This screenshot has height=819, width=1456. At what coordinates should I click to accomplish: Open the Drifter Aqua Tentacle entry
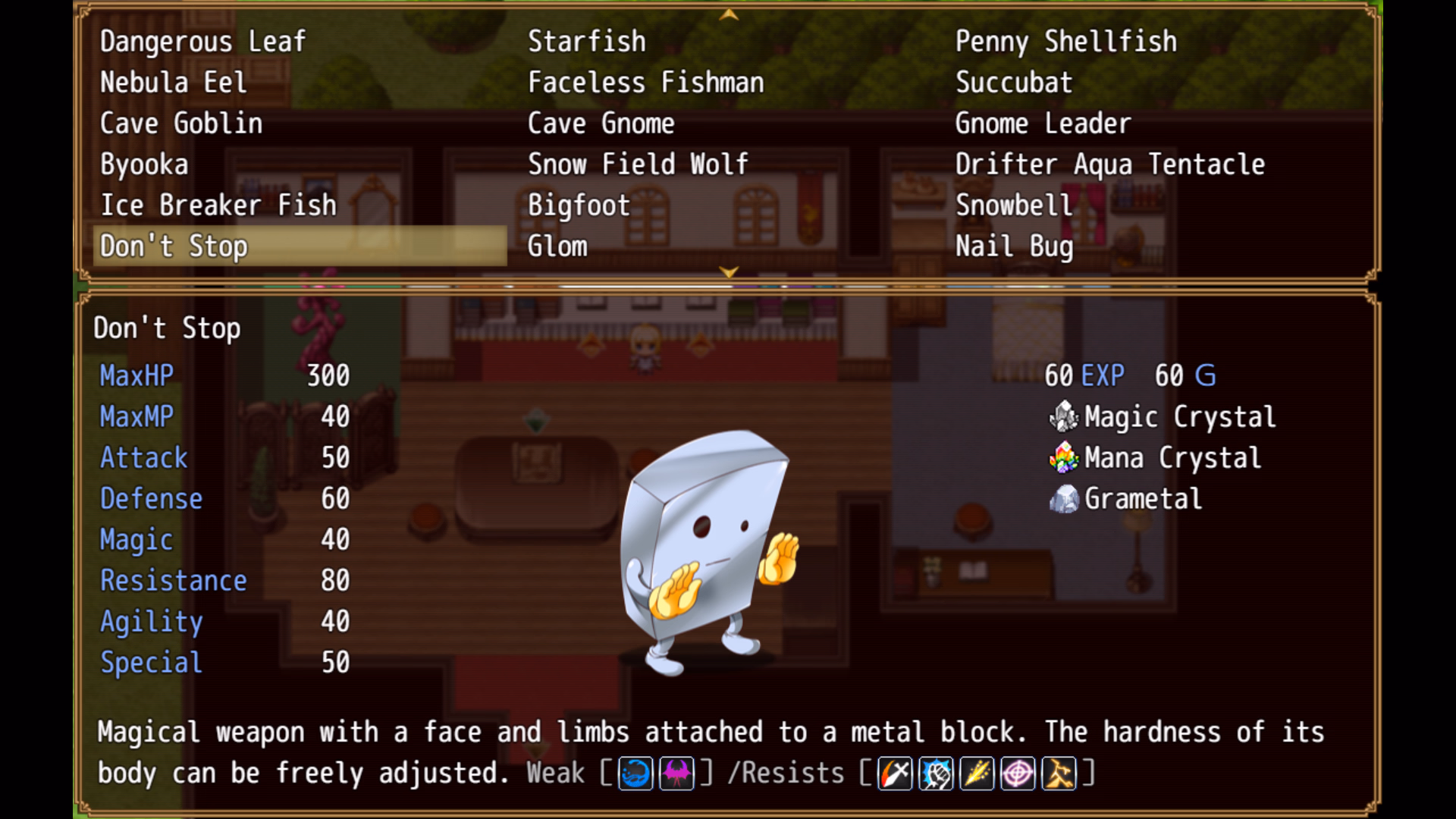coord(1109,165)
